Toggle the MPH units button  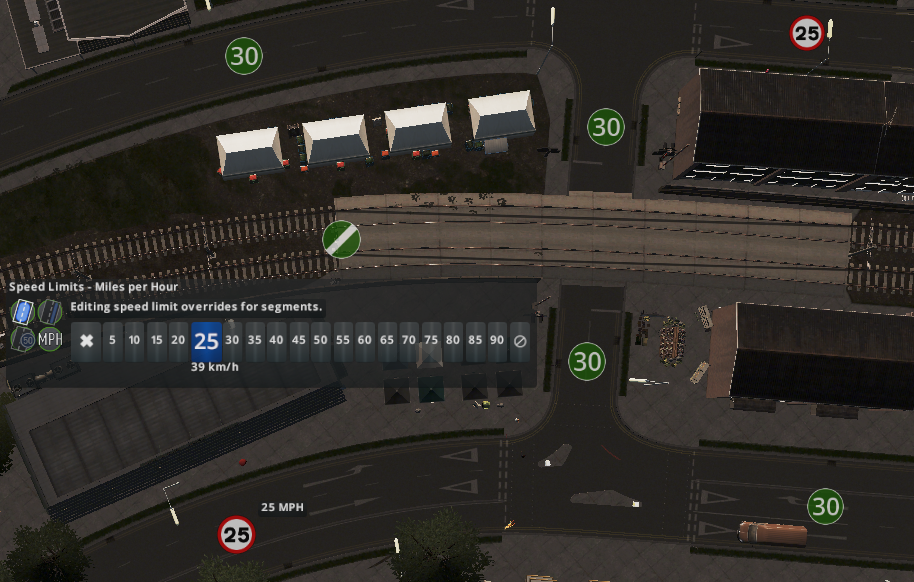click(x=50, y=339)
